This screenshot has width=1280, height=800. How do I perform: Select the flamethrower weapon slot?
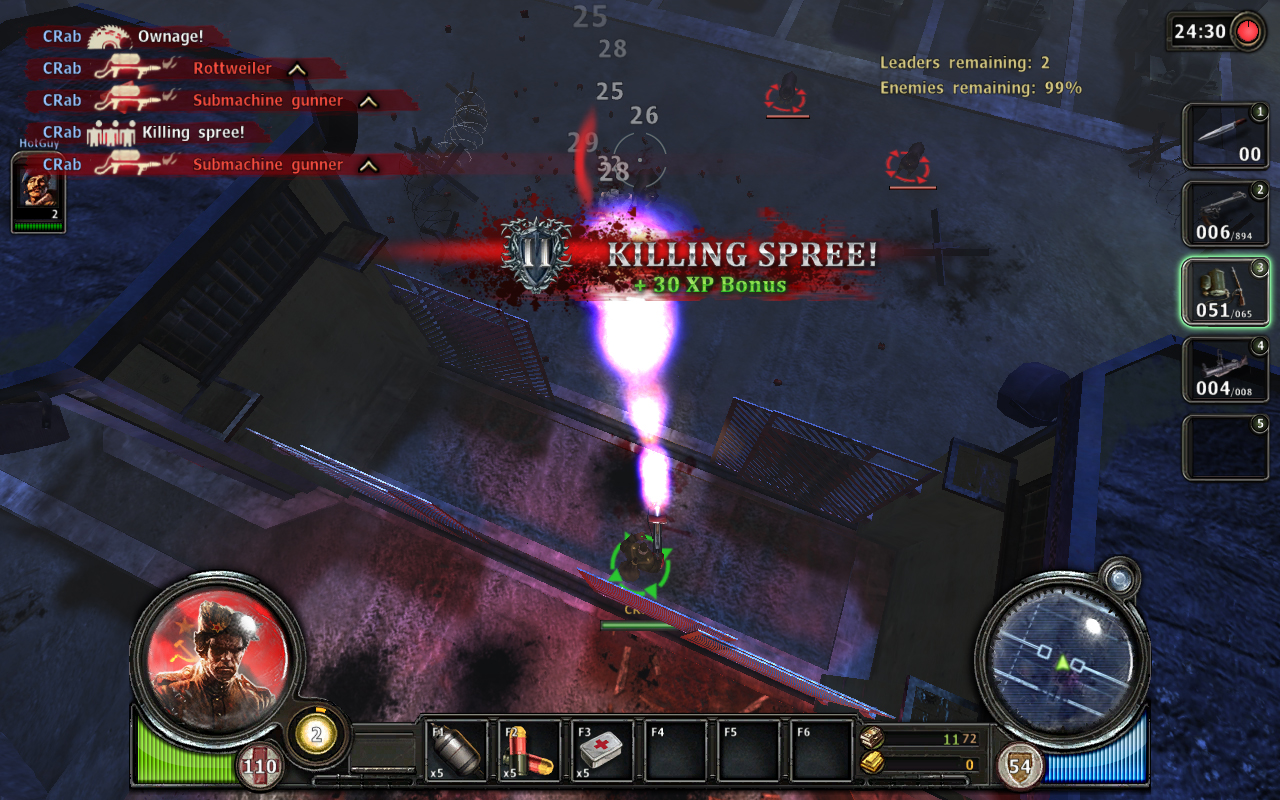(x=1226, y=292)
